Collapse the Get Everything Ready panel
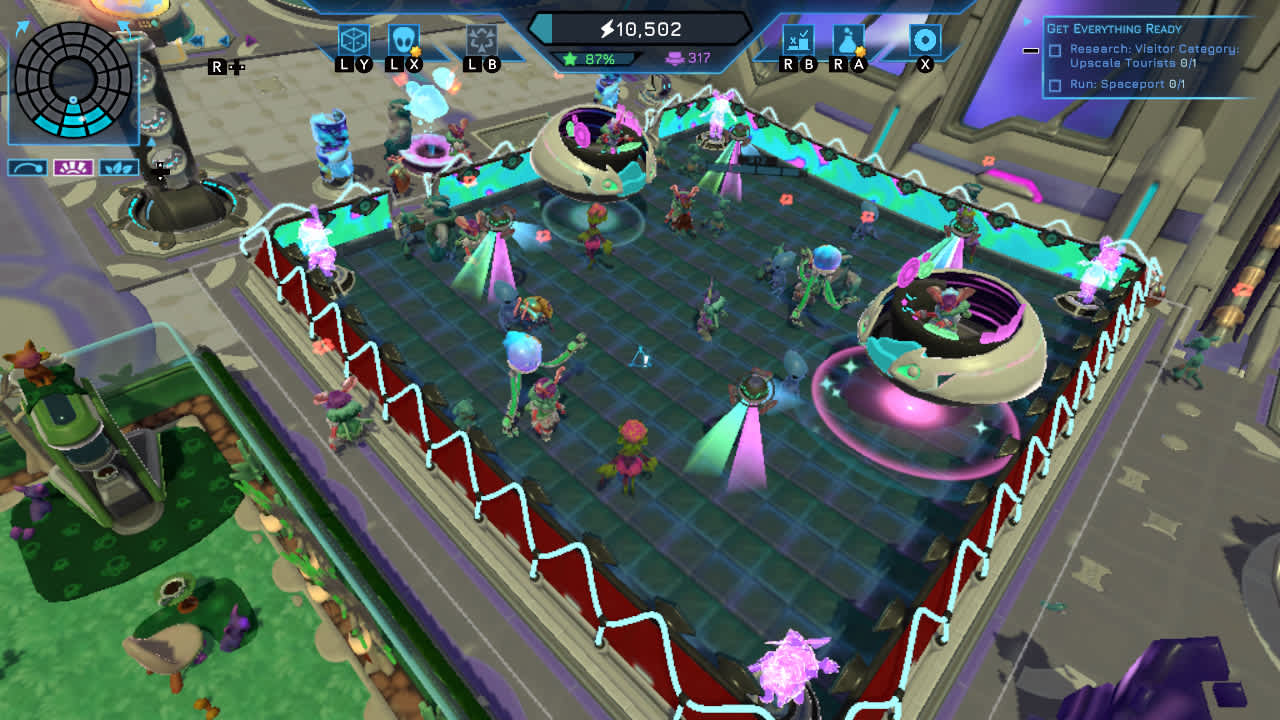 pos(1032,49)
